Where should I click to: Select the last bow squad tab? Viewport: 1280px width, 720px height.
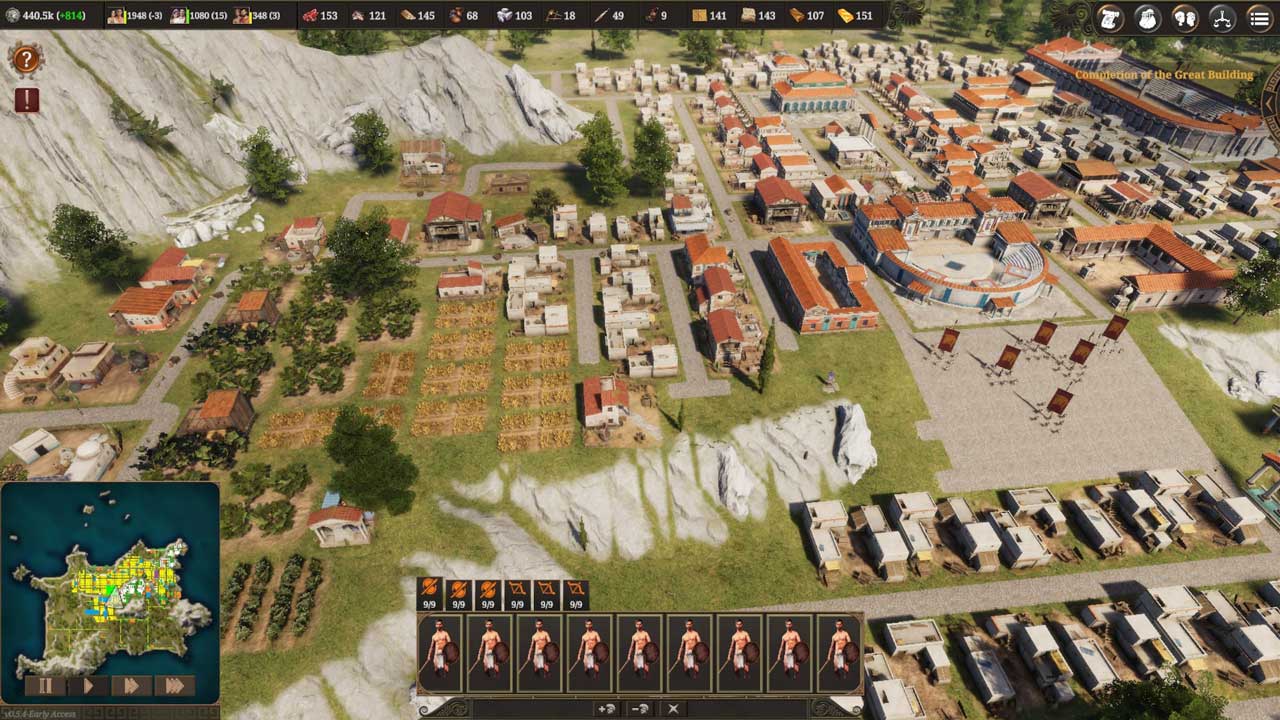pyautogui.click(x=576, y=594)
